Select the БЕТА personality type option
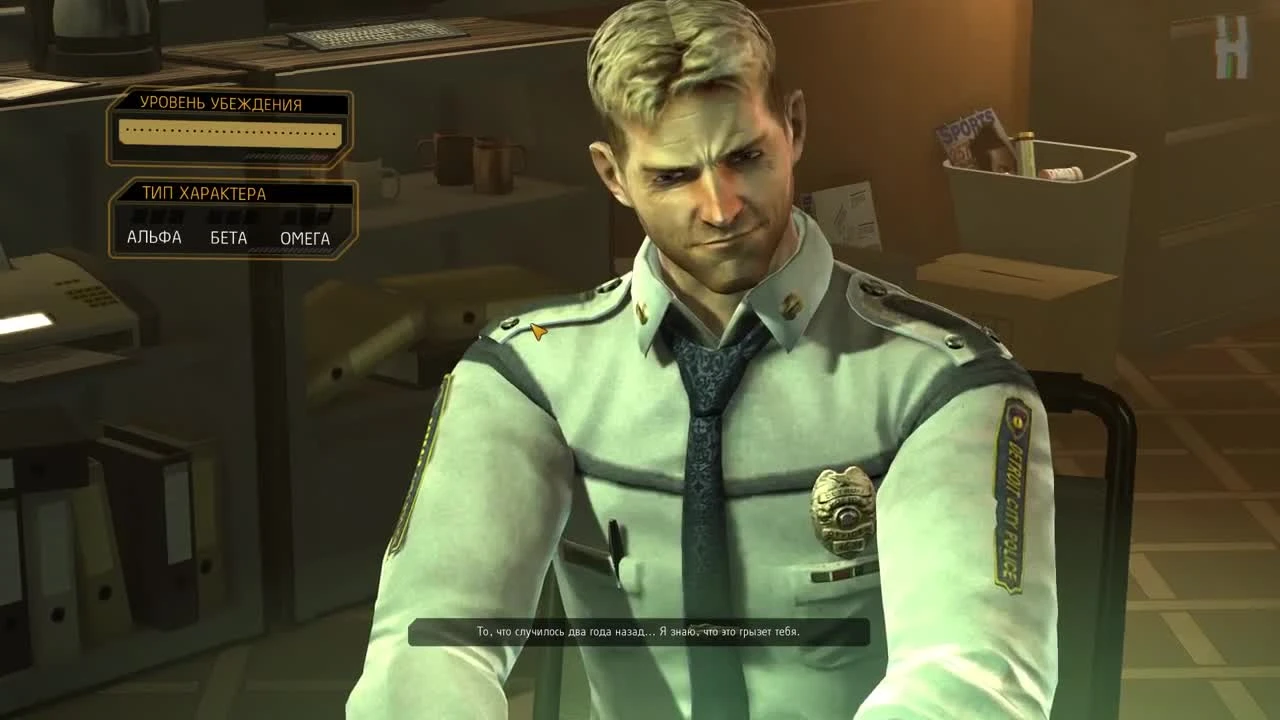Screen dimensions: 1280x720 (228, 238)
